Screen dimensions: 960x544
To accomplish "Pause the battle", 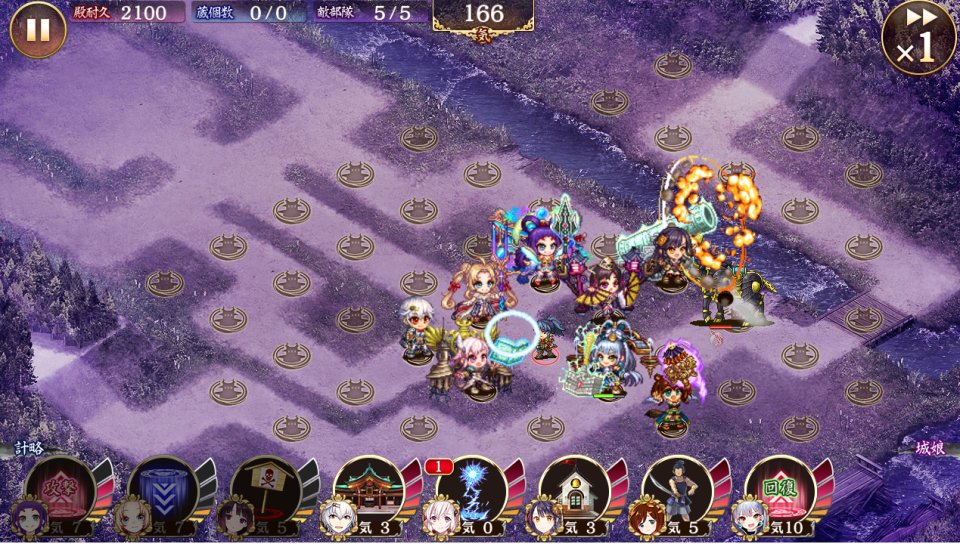I will click(x=38, y=29).
